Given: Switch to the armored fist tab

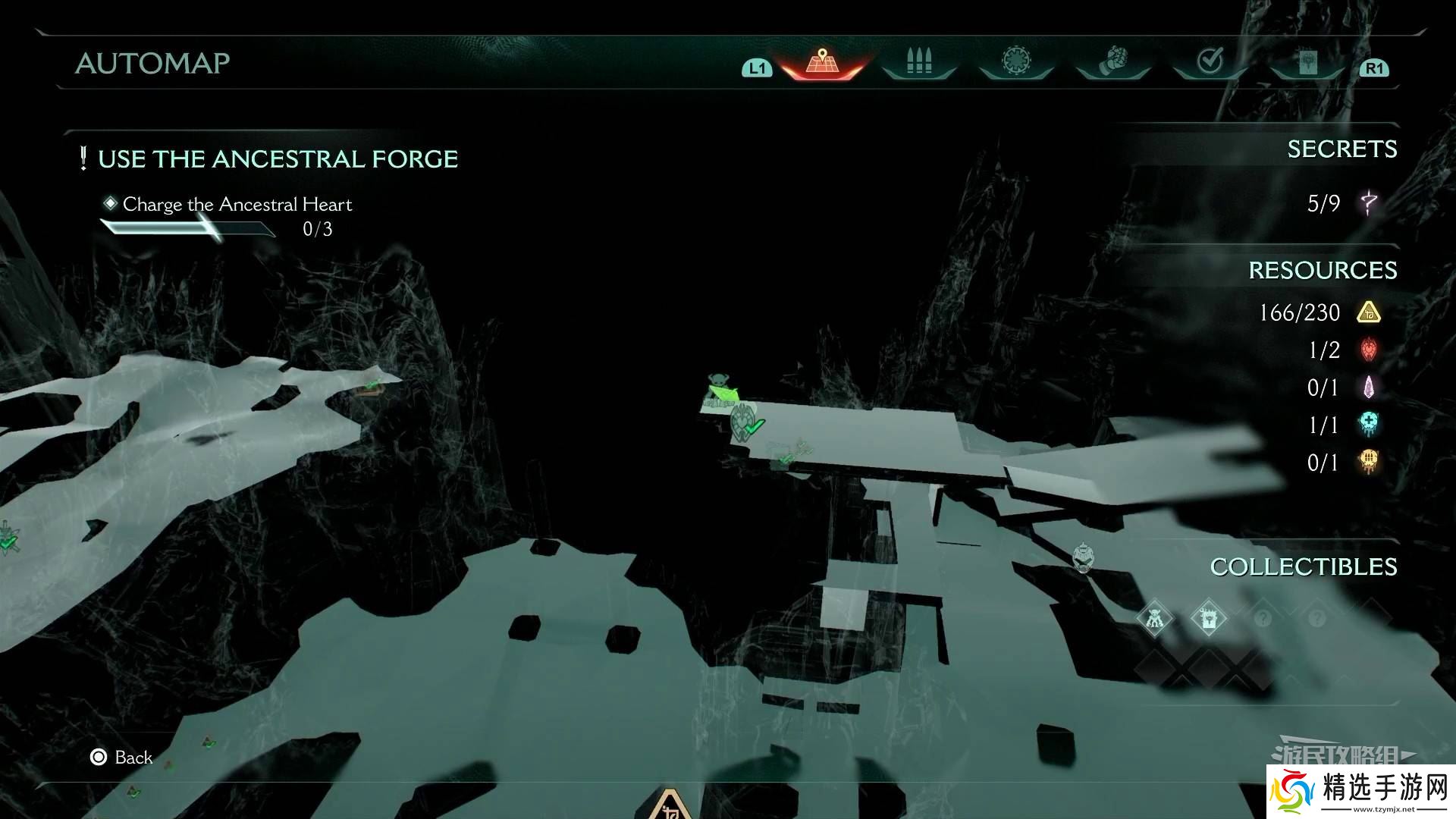Looking at the screenshot, I should pos(1113,61).
